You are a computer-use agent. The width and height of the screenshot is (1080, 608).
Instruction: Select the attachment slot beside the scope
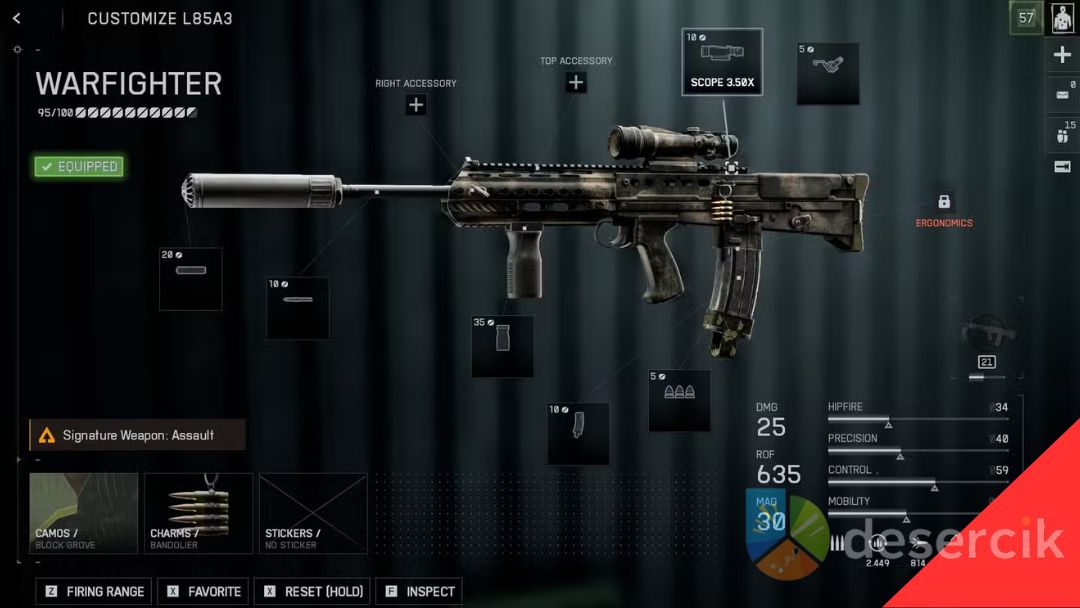pyautogui.click(x=828, y=73)
